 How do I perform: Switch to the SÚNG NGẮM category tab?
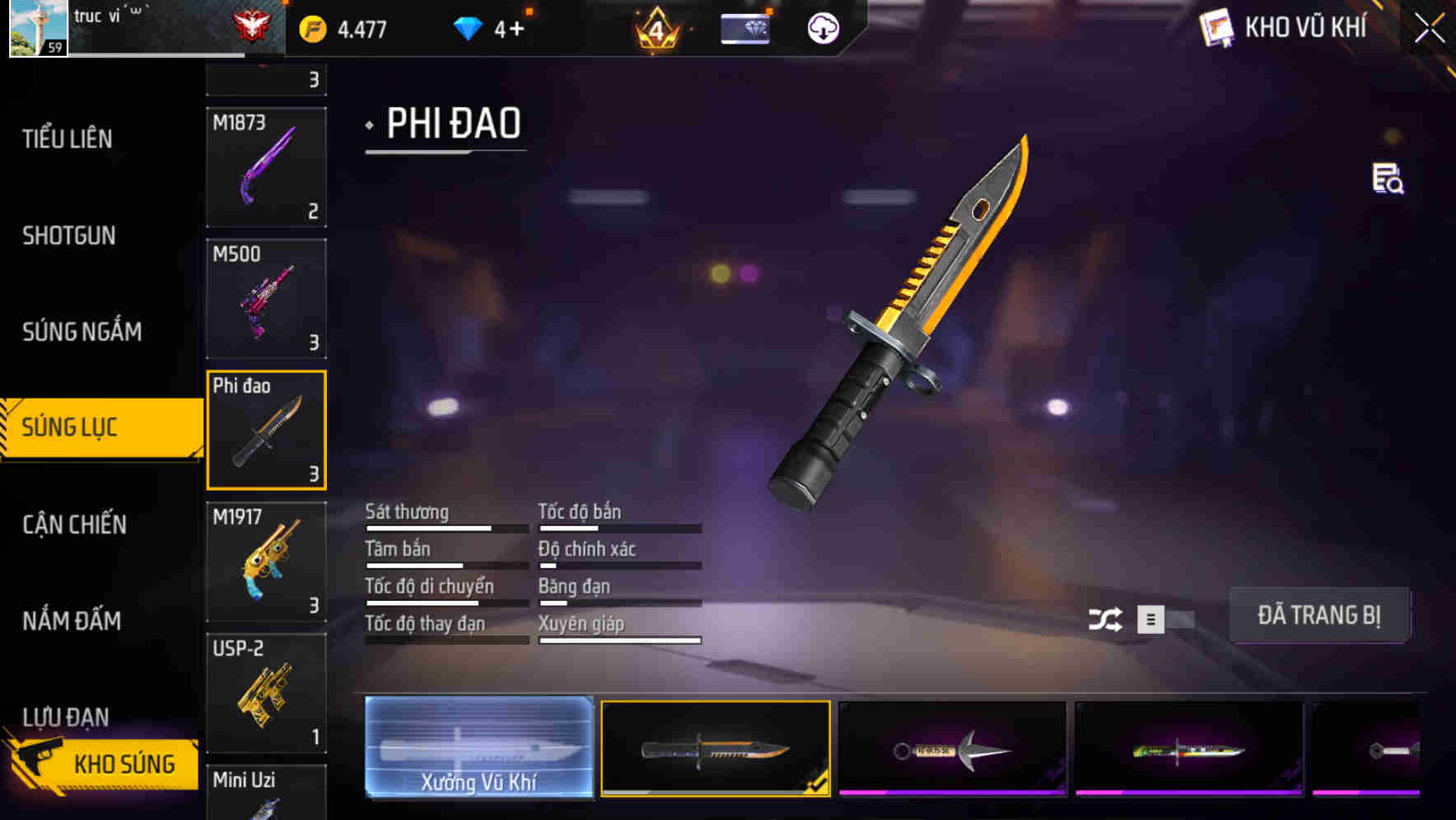80,332
